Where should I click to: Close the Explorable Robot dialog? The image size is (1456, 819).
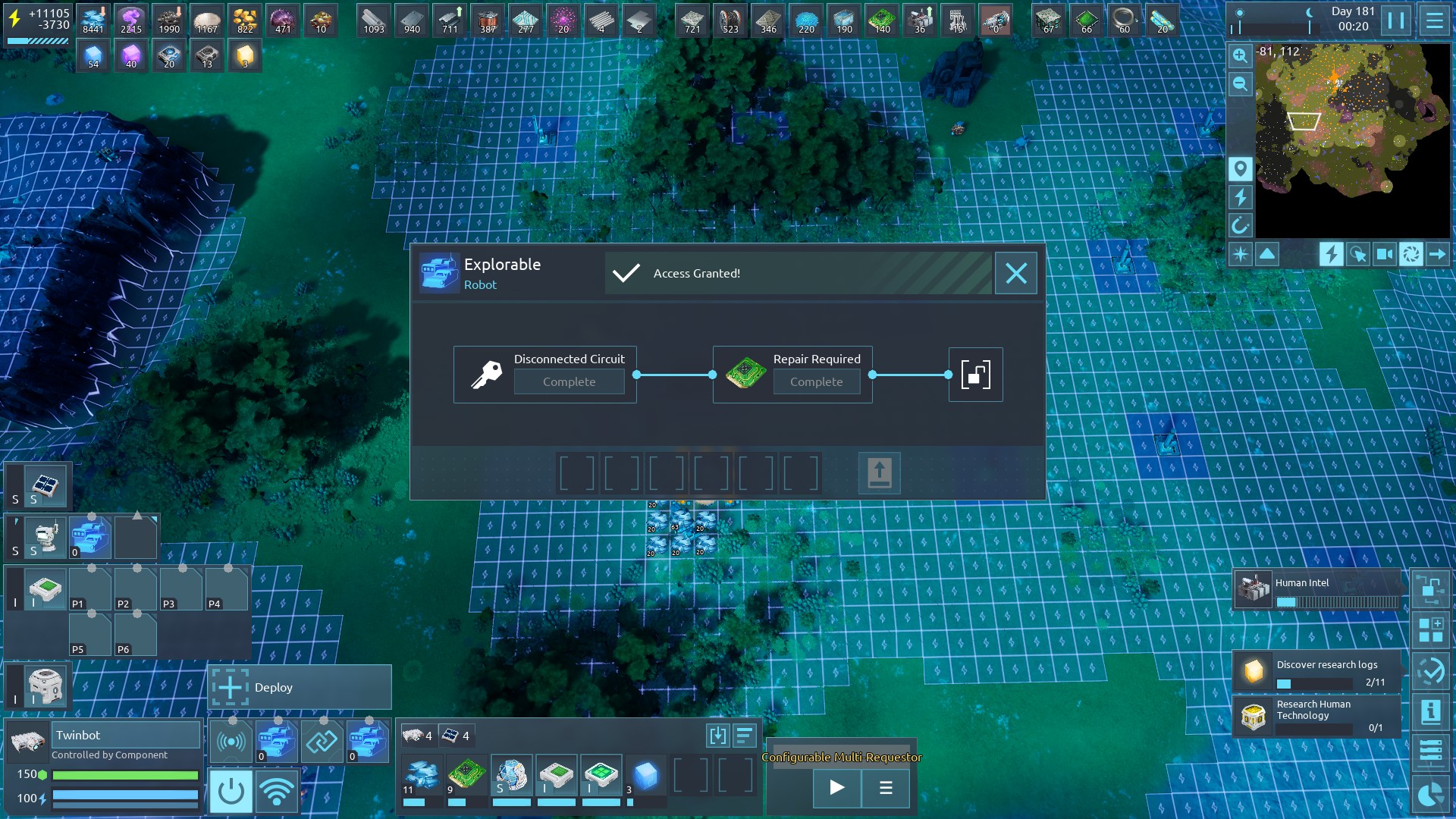[x=1016, y=273]
